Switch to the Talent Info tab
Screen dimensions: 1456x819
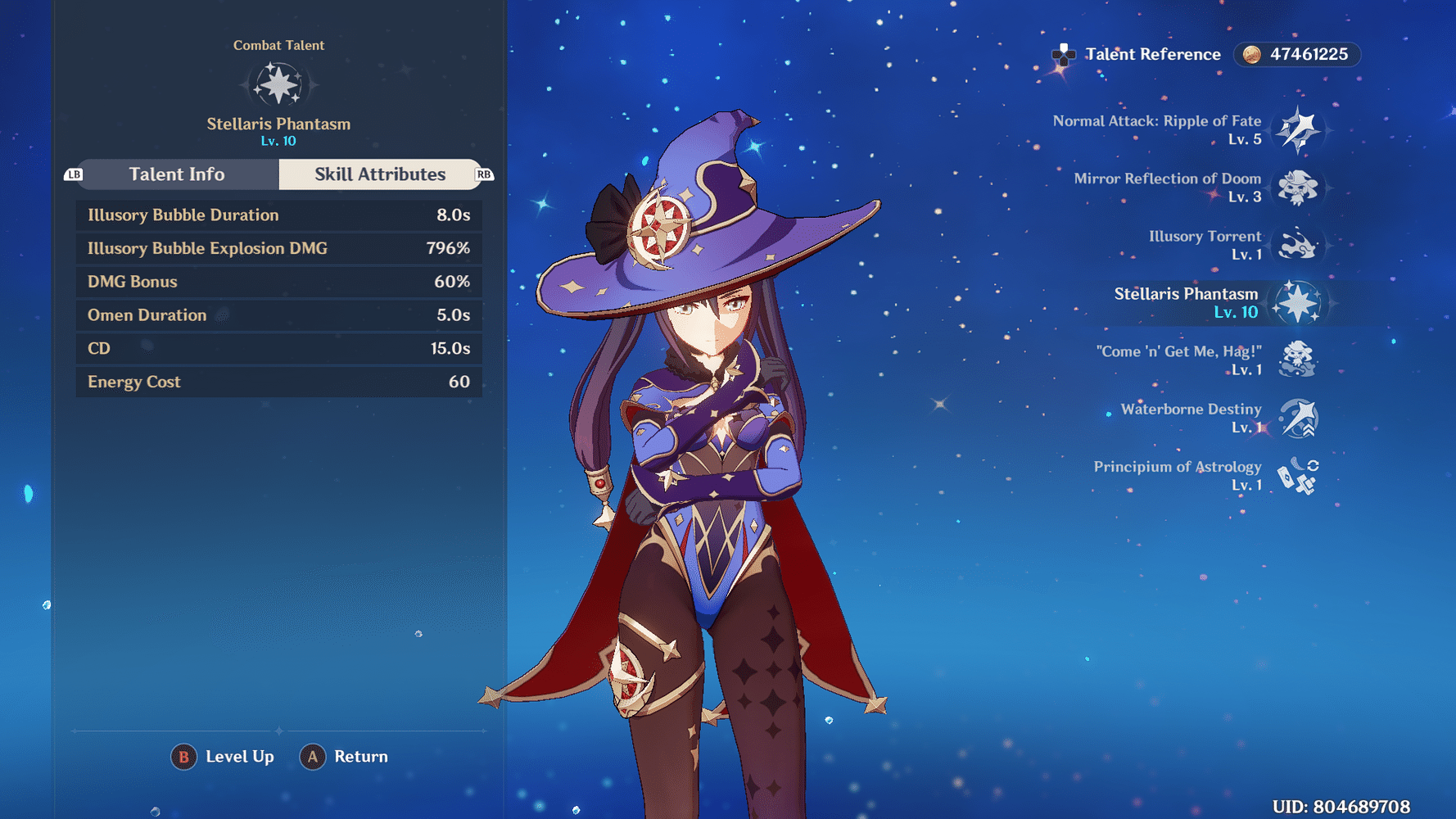point(177,174)
